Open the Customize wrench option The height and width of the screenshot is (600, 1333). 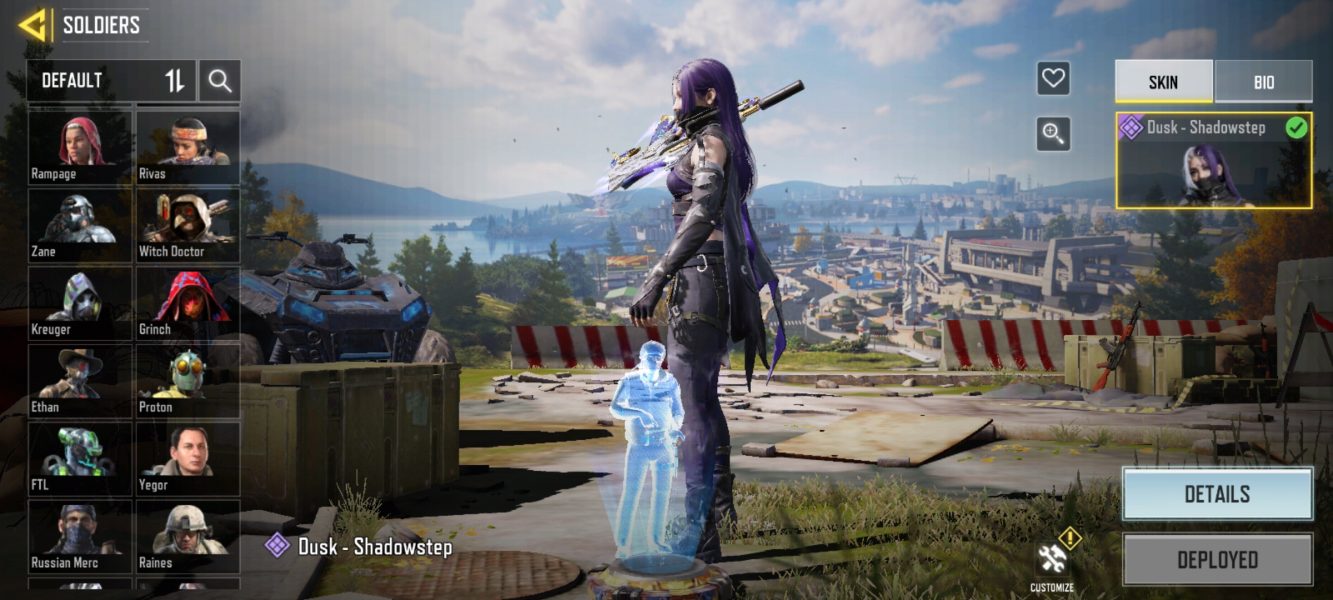[1052, 564]
